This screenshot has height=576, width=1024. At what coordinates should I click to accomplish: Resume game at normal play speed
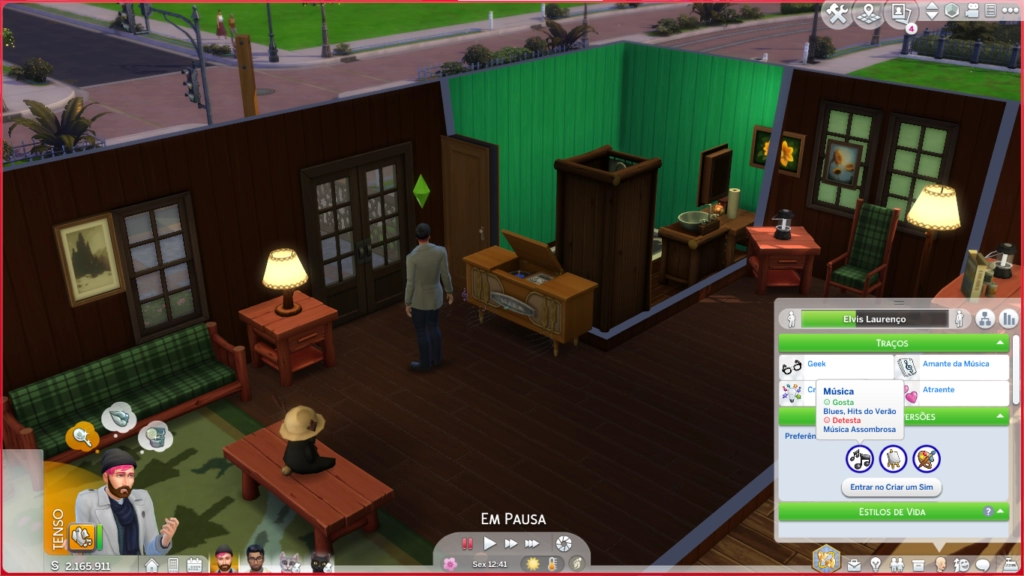point(490,543)
